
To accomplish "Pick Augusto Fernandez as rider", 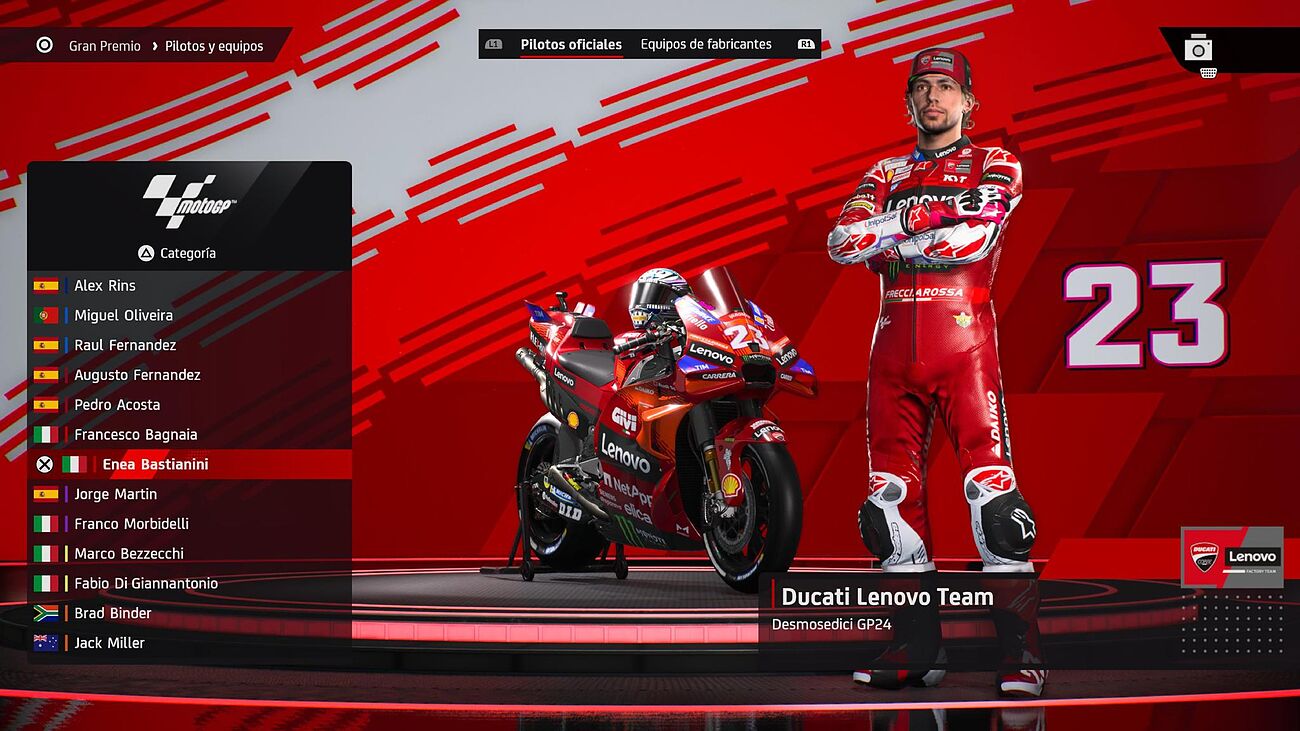I will pos(137,376).
